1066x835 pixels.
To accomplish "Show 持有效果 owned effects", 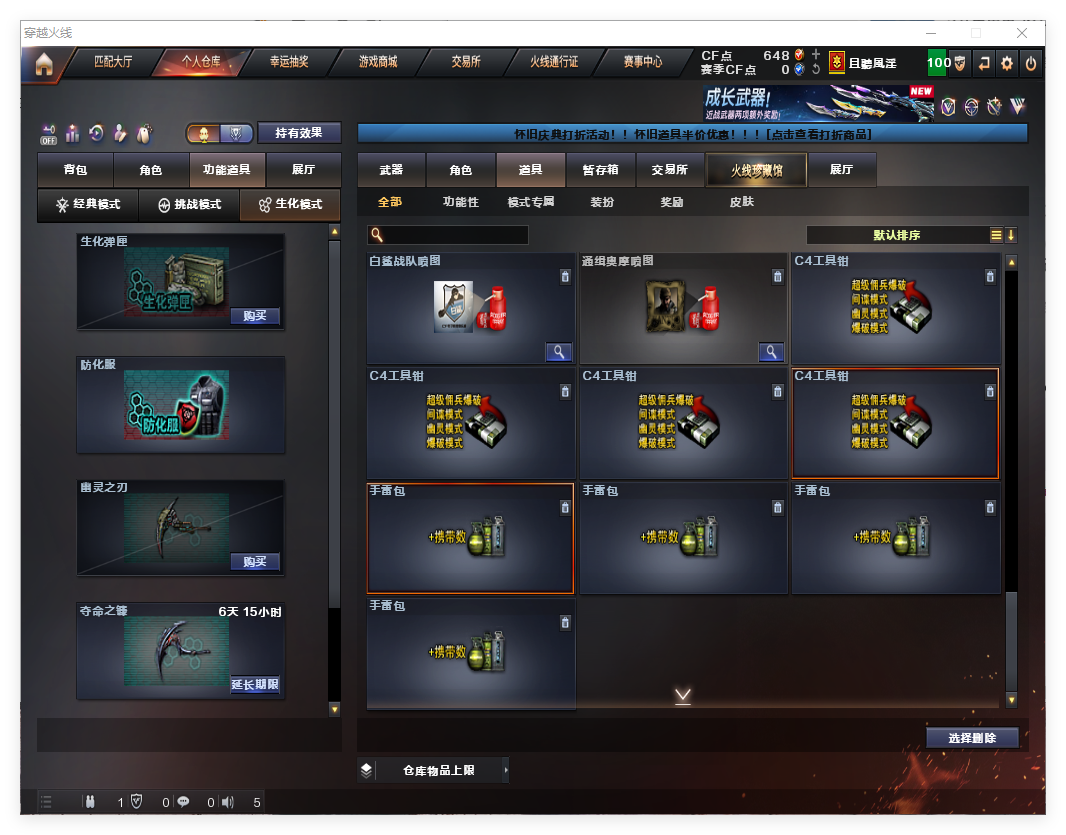I will click(299, 133).
